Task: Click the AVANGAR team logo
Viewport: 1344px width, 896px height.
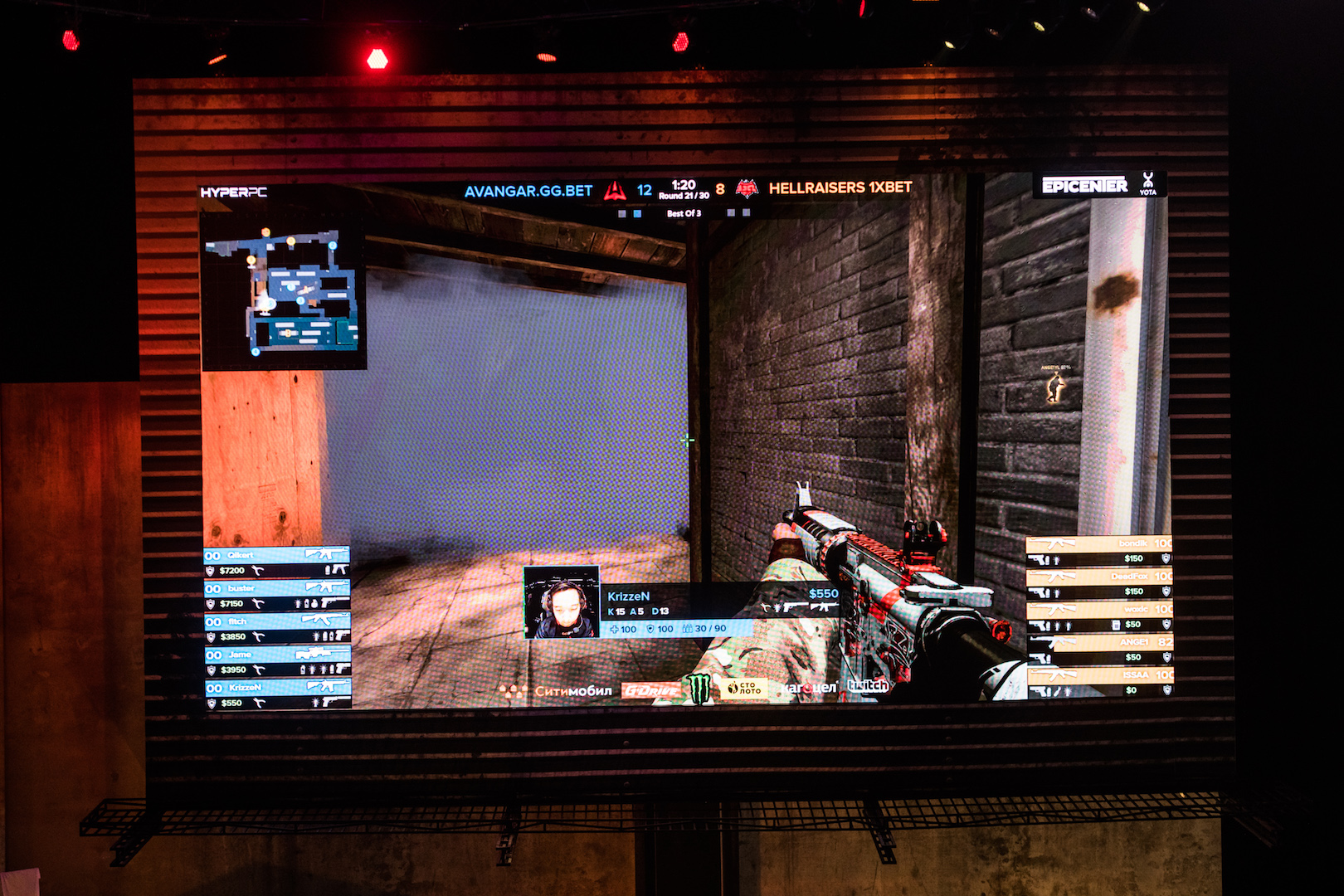Action: (614, 191)
